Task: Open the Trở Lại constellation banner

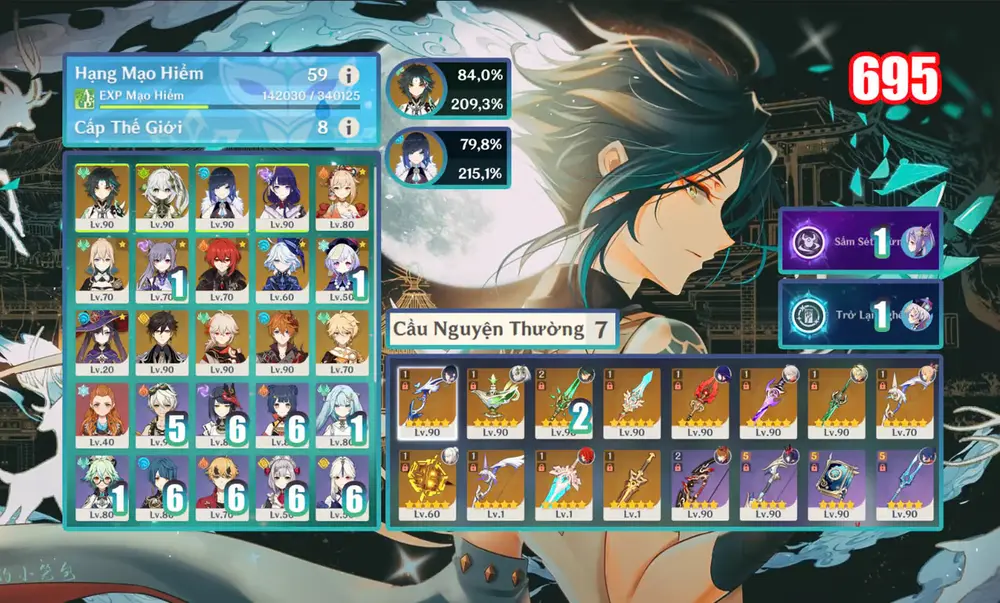Action: (x=860, y=312)
